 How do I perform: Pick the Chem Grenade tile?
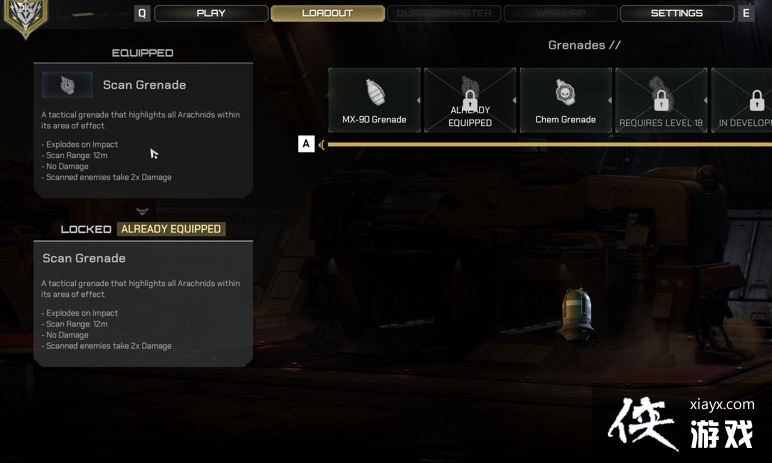565,100
